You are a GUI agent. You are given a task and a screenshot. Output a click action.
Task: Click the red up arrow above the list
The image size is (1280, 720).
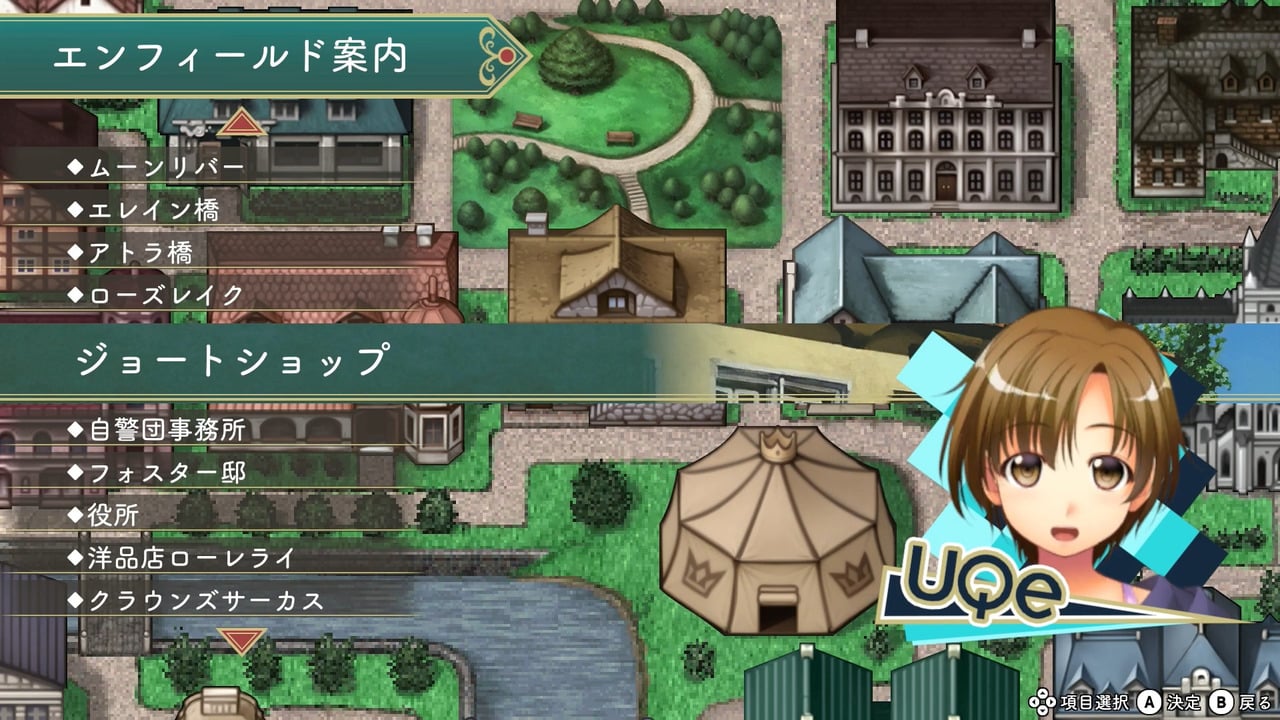point(240,123)
